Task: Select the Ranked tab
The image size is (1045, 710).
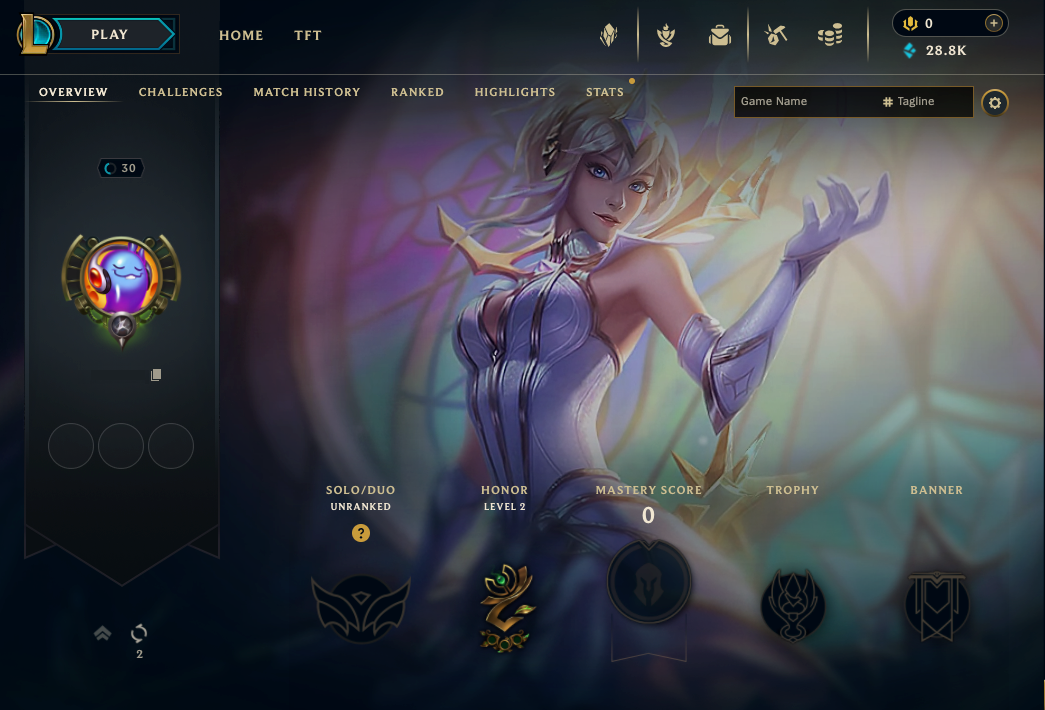Action: (x=417, y=92)
